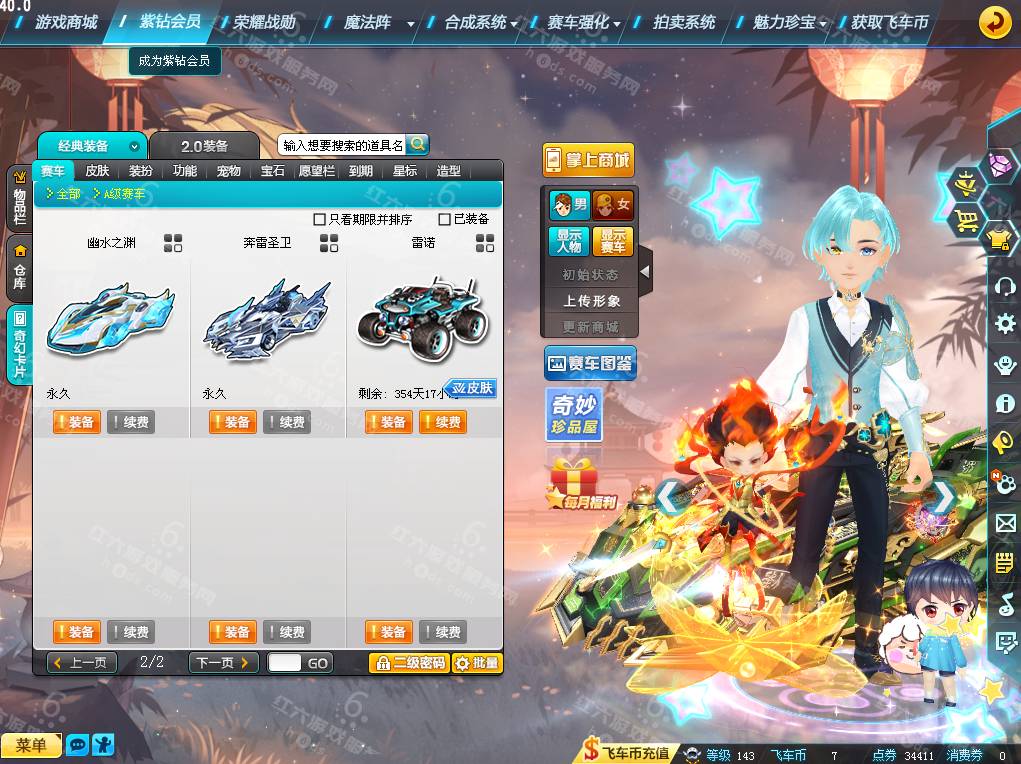Screen dimensions: 1021x764
Task: Open the 拍卖系统 auction menu
Action: coord(684,22)
